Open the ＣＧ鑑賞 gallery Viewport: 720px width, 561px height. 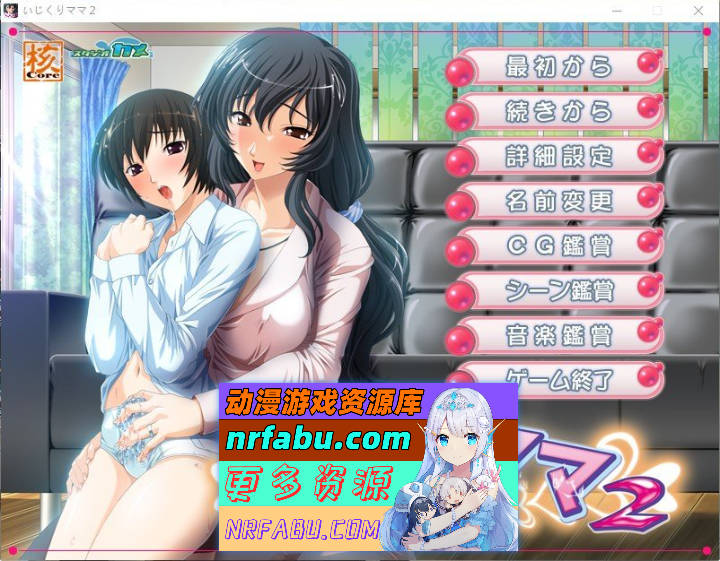(558, 245)
